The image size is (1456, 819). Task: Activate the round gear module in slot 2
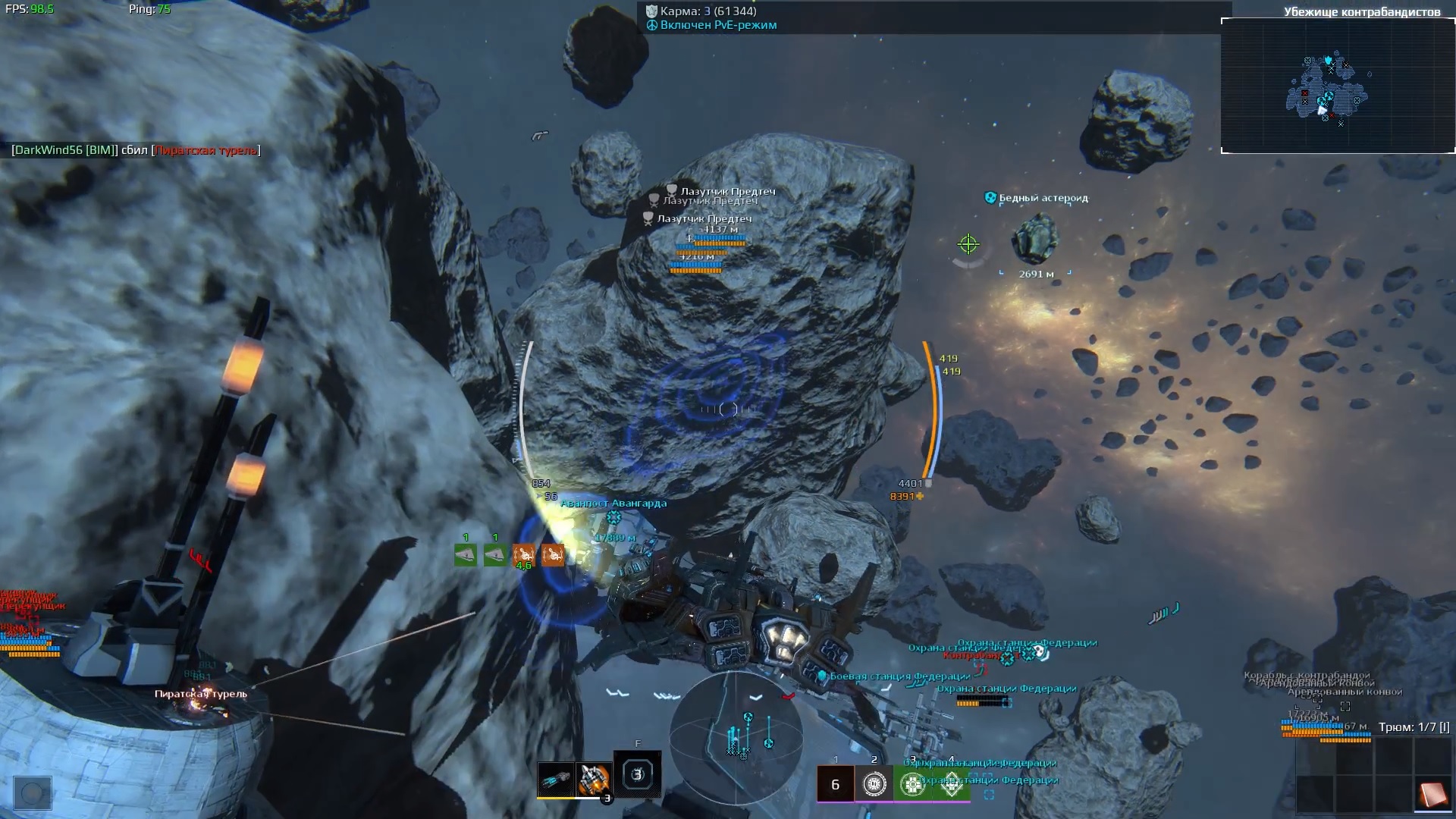(874, 784)
